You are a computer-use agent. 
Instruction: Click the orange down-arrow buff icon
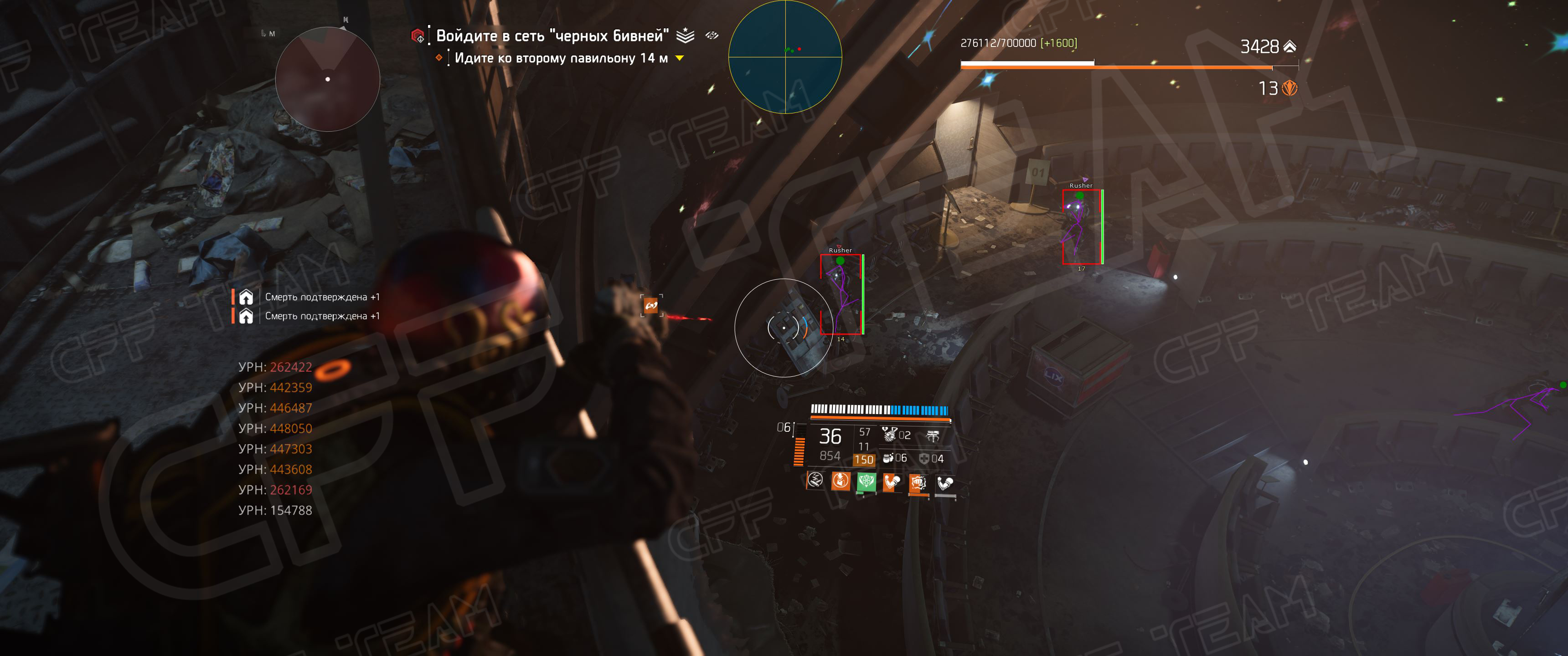pyautogui.click(x=841, y=481)
